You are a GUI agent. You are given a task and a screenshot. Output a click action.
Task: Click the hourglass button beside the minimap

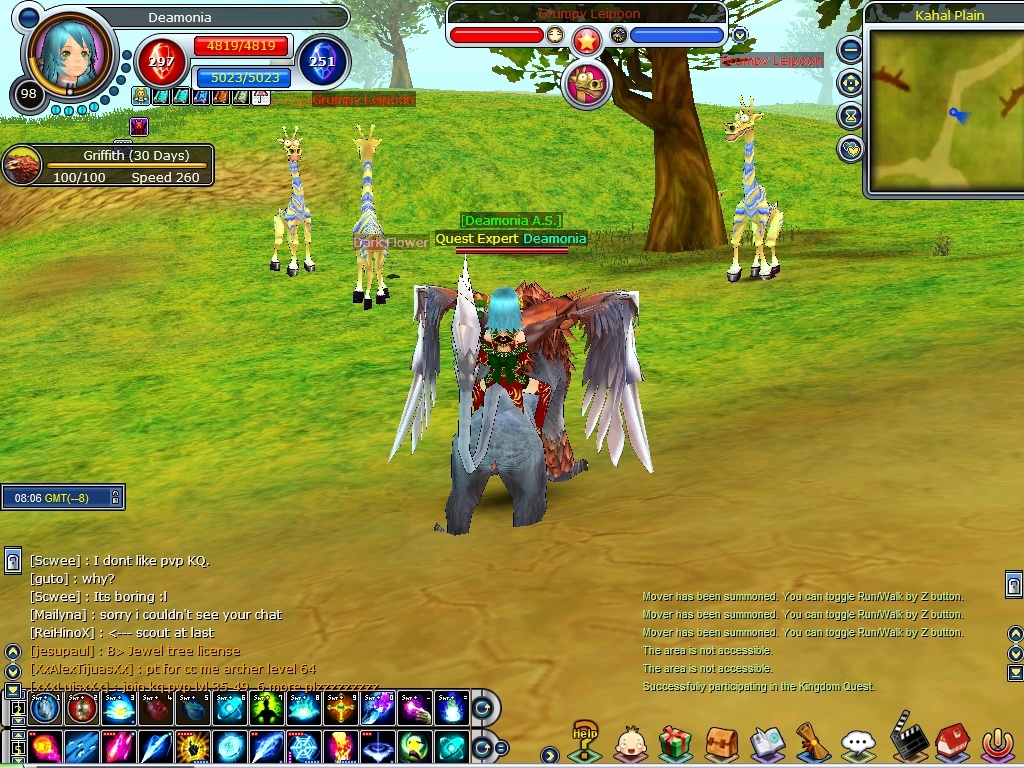click(850, 116)
